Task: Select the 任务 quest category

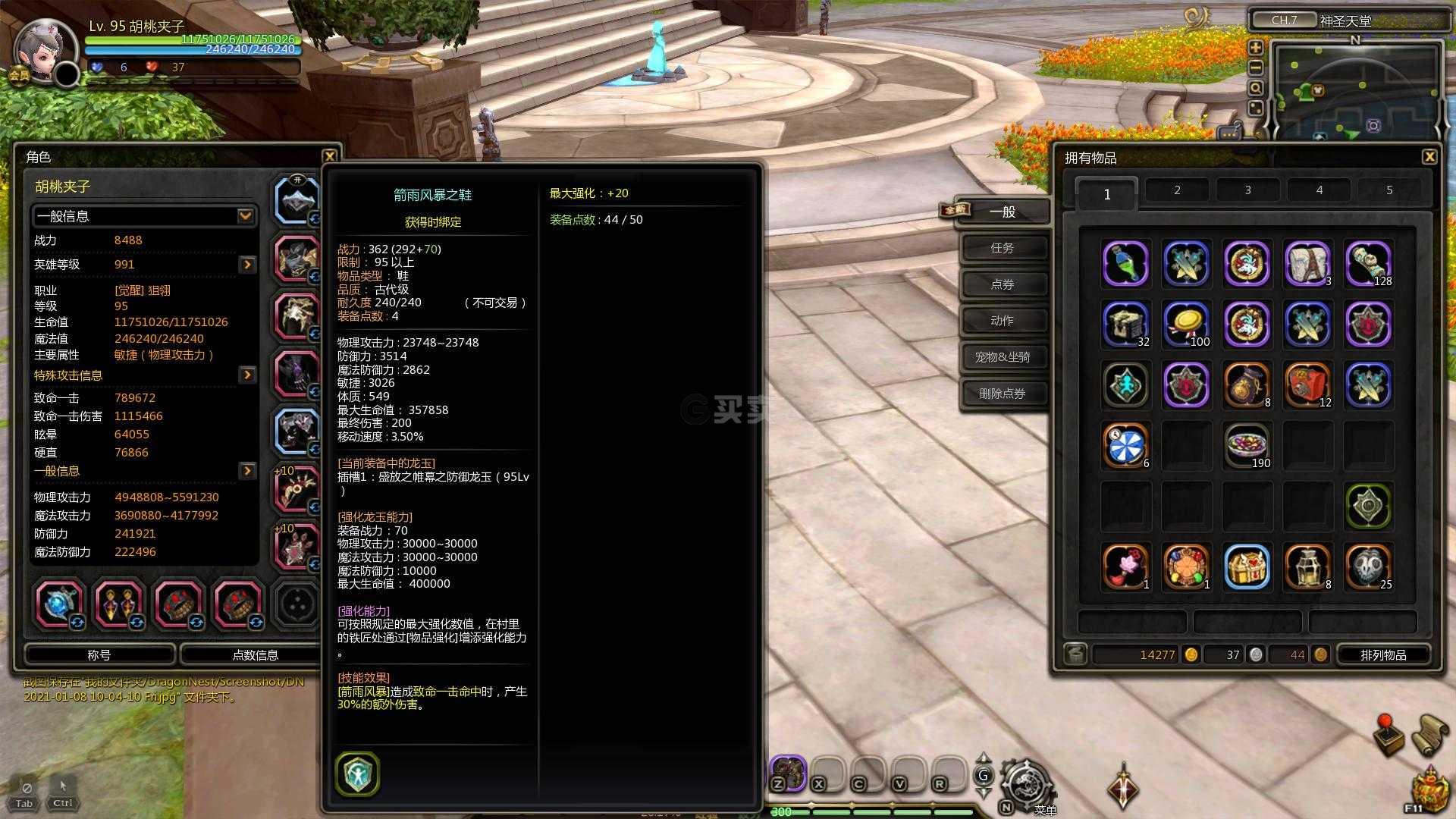Action: pos(1003,248)
